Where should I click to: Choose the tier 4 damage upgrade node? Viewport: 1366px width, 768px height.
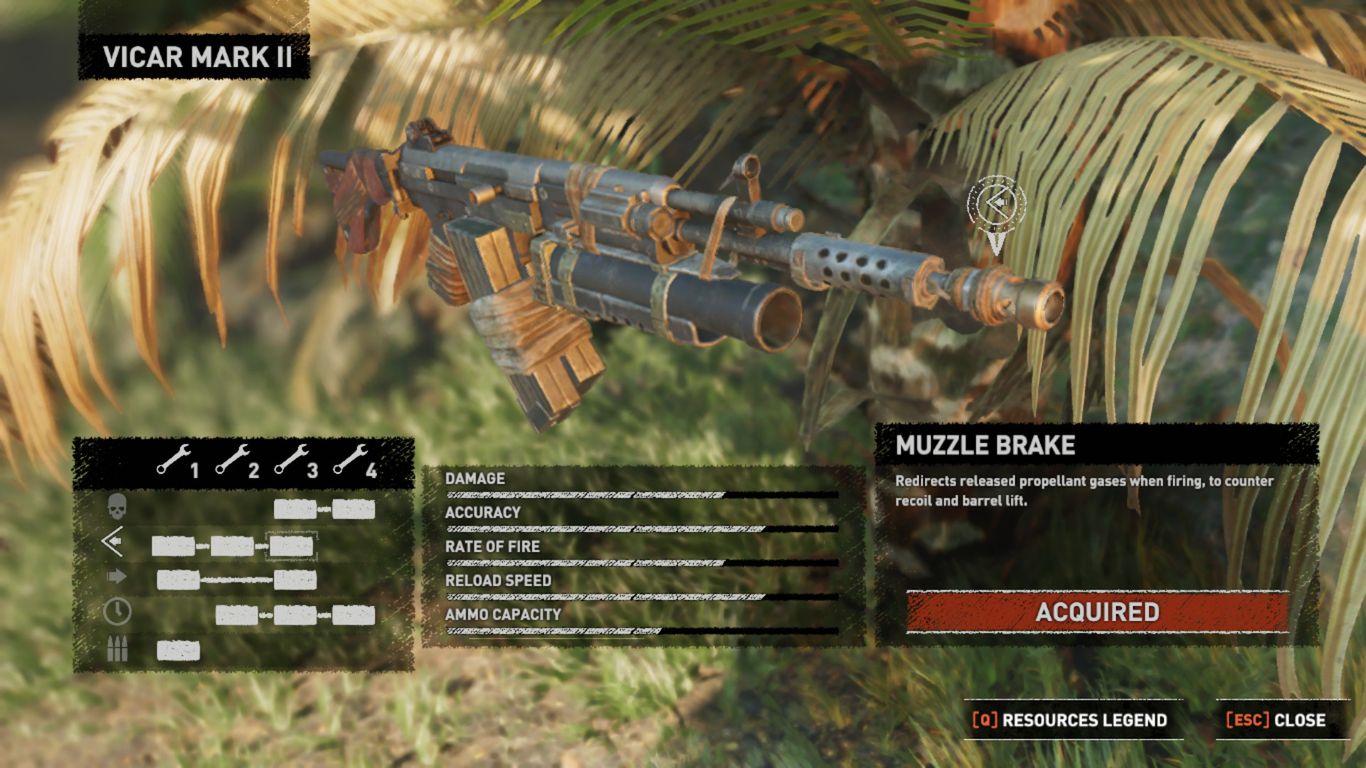click(354, 509)
